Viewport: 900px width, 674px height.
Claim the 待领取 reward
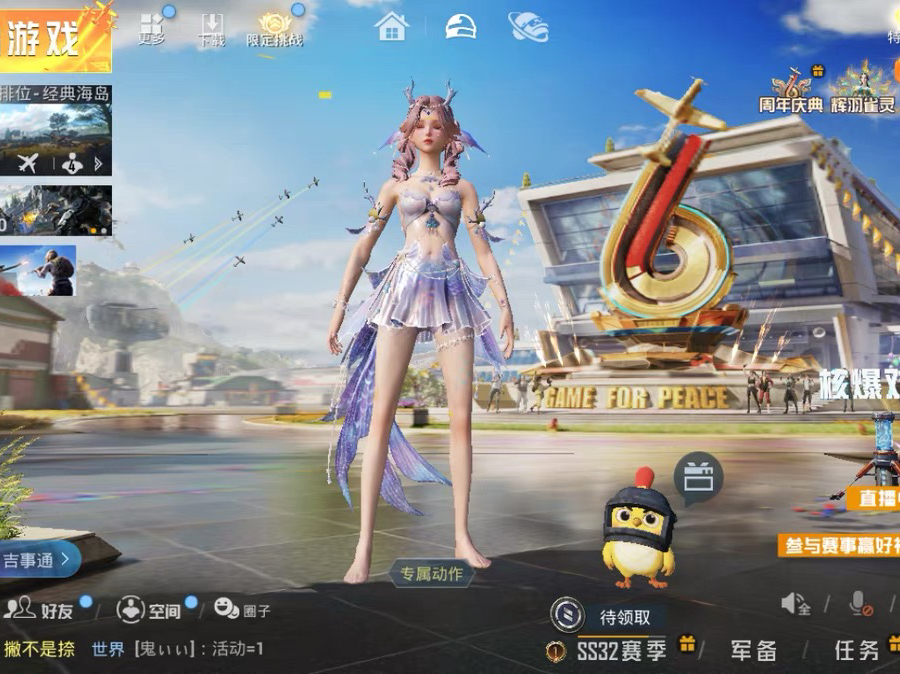[610, 616]
